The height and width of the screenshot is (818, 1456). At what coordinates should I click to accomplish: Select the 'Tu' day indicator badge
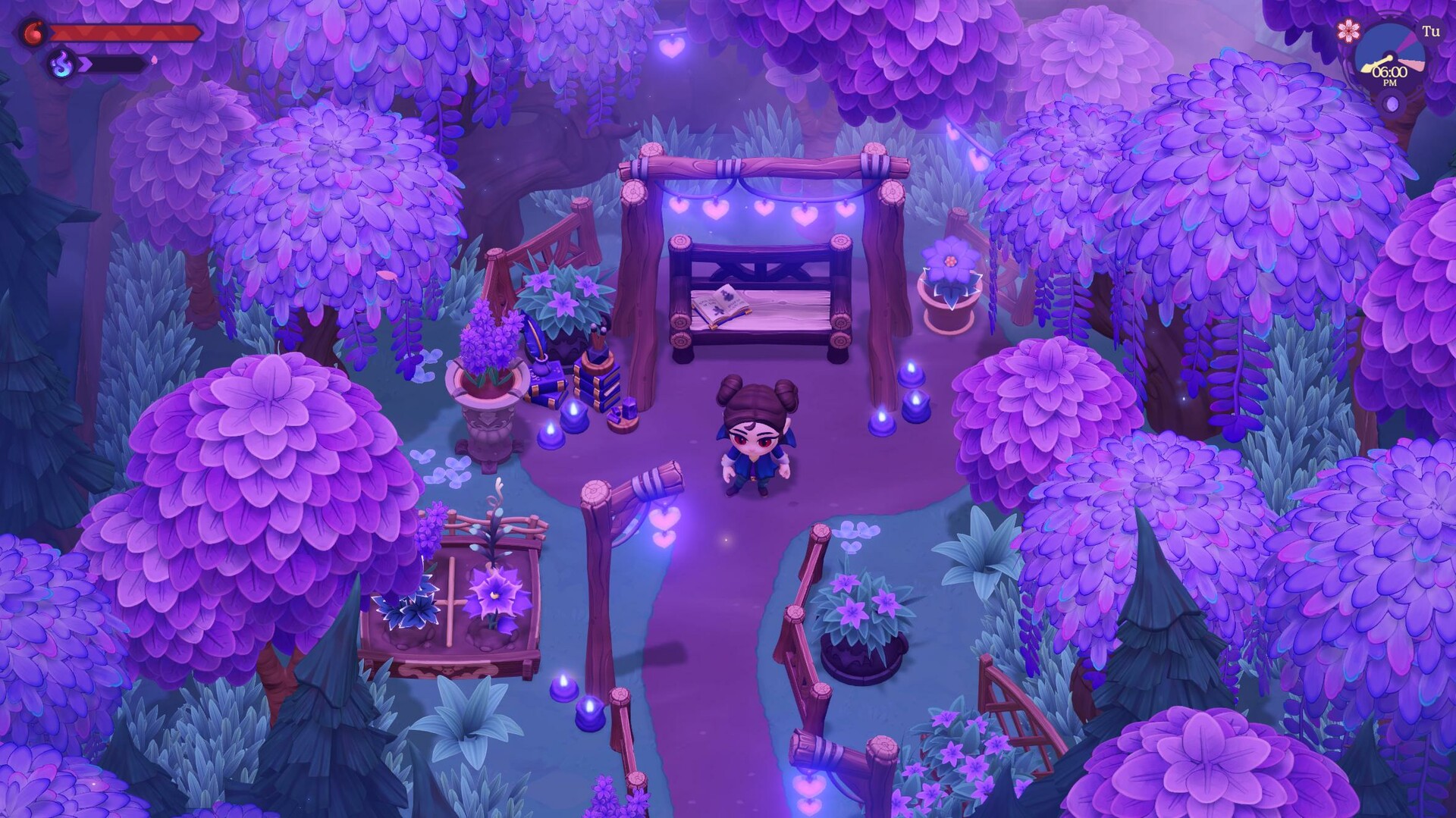tap(1432, 30)
